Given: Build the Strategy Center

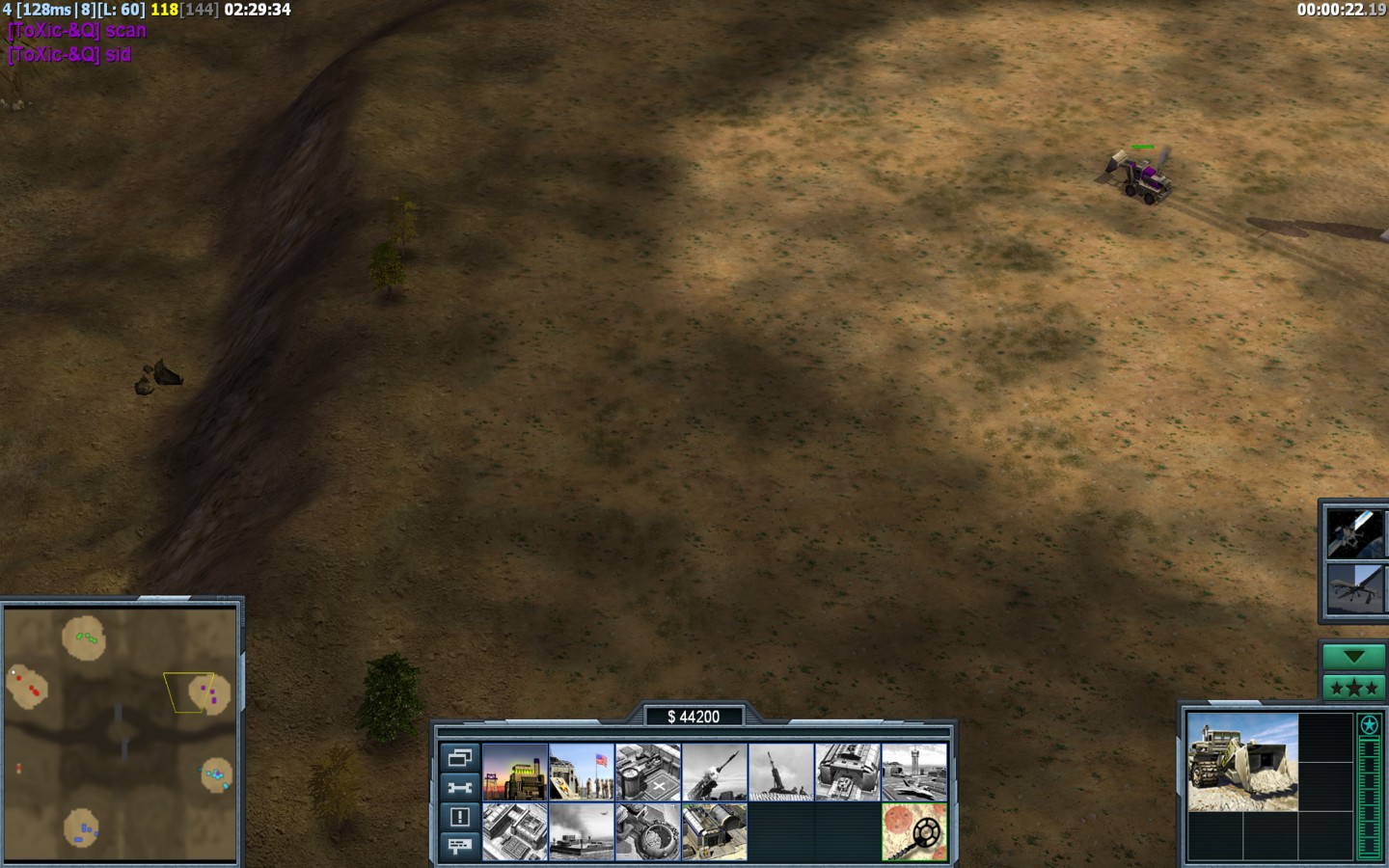Looking at the screenshot, I should 515,831.
